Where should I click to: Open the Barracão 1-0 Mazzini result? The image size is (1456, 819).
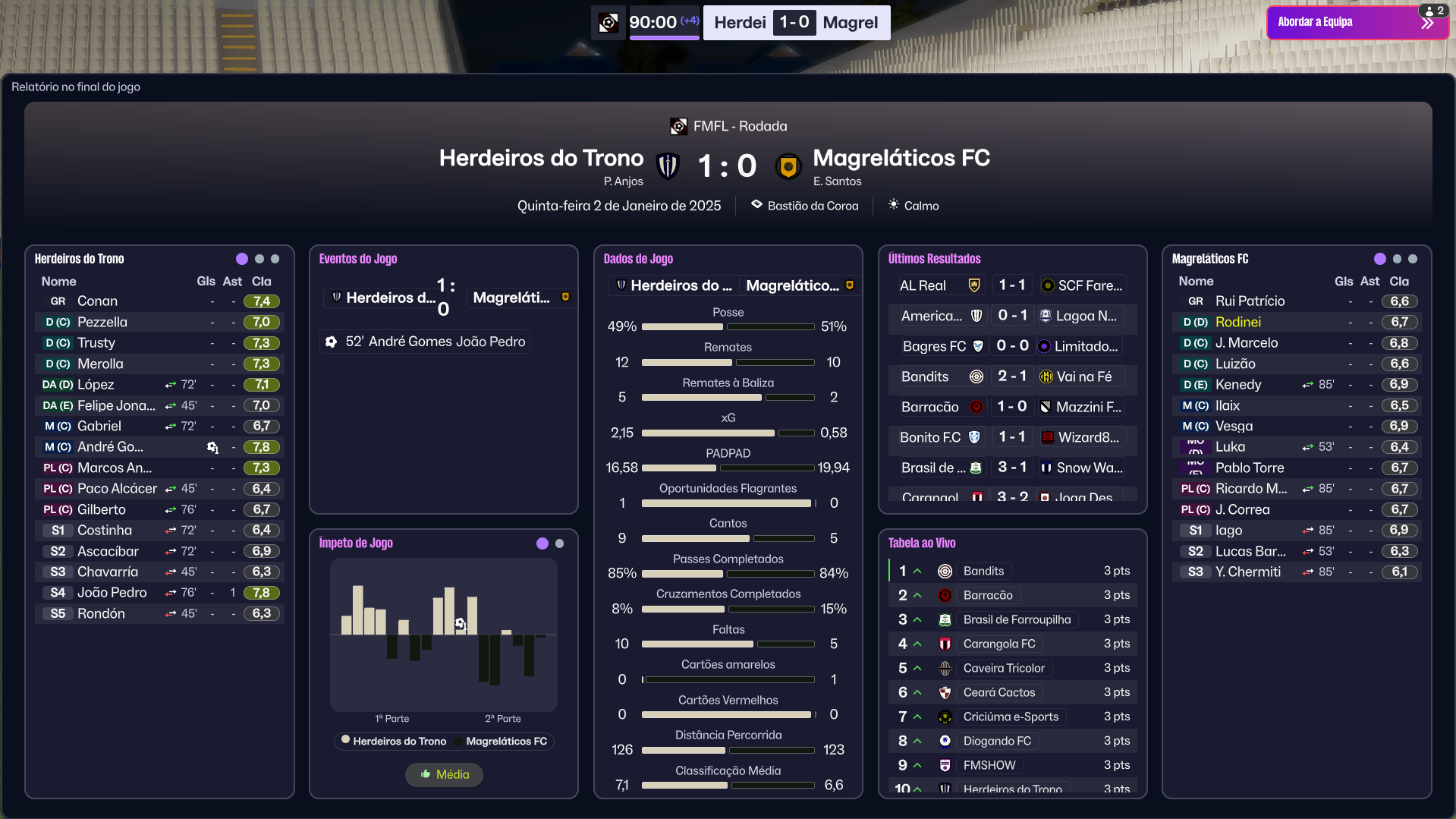pyautogui.click(x=1011, y=407)
